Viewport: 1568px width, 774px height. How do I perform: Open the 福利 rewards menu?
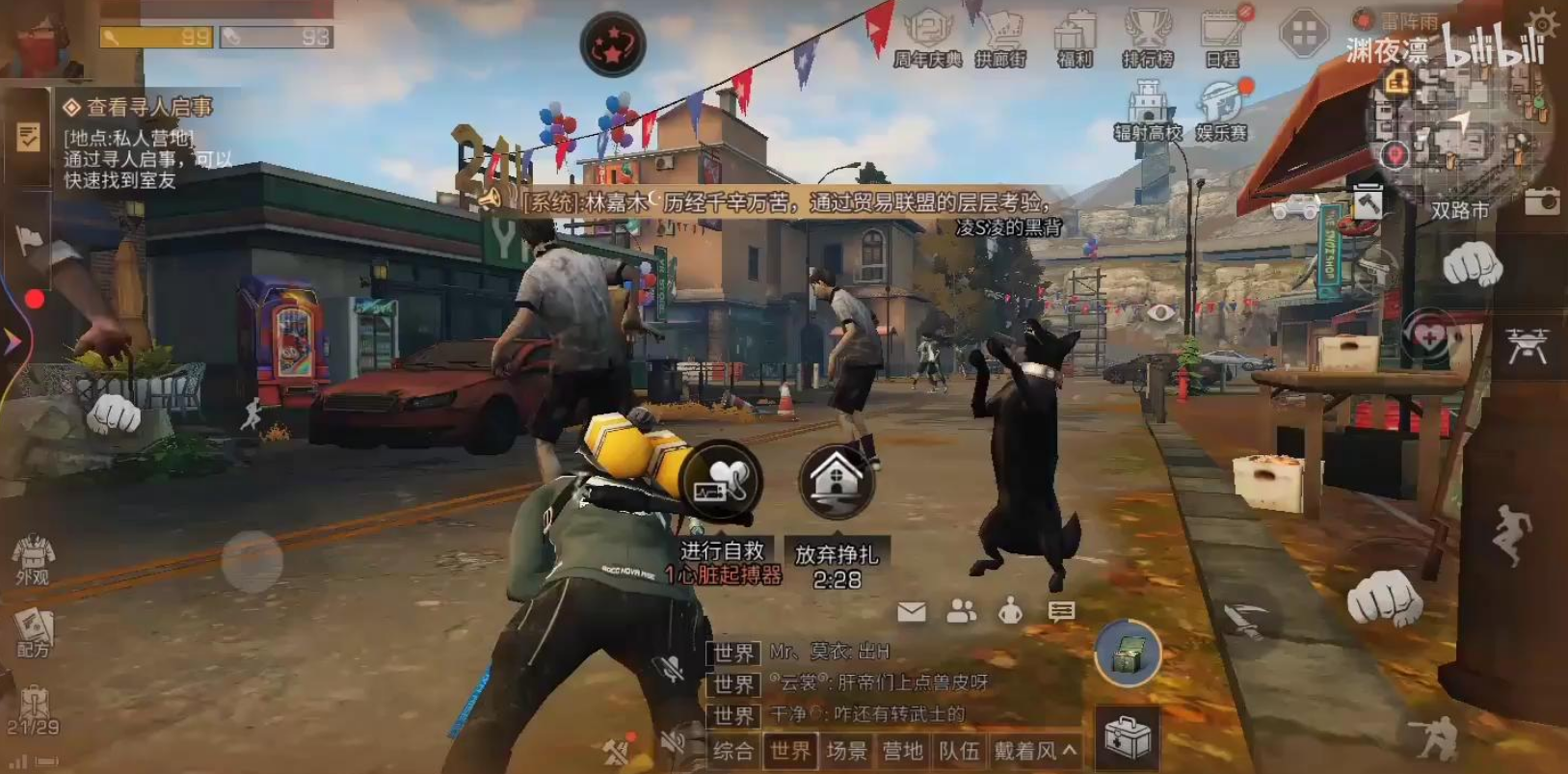coord(1075,39)
